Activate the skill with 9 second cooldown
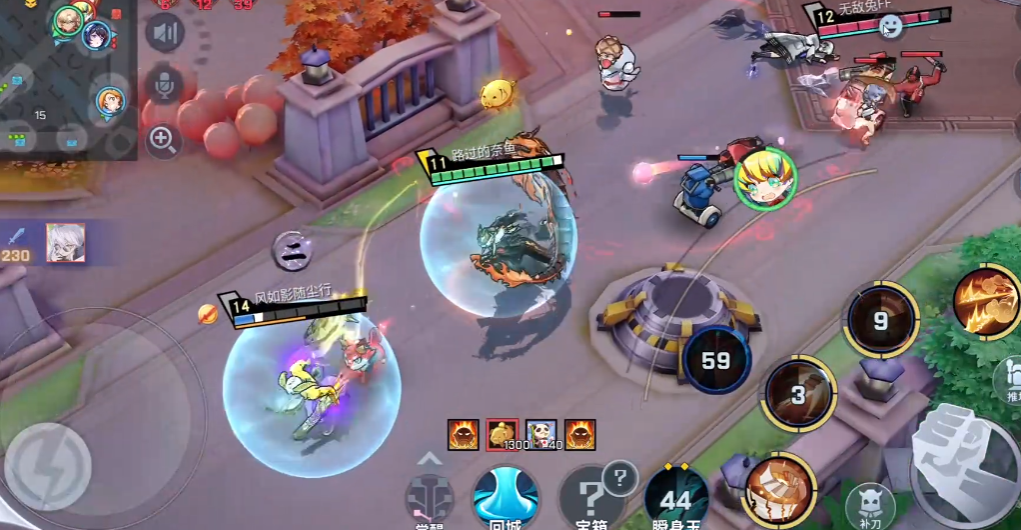 pyautogui.click(x=880, y=320)
